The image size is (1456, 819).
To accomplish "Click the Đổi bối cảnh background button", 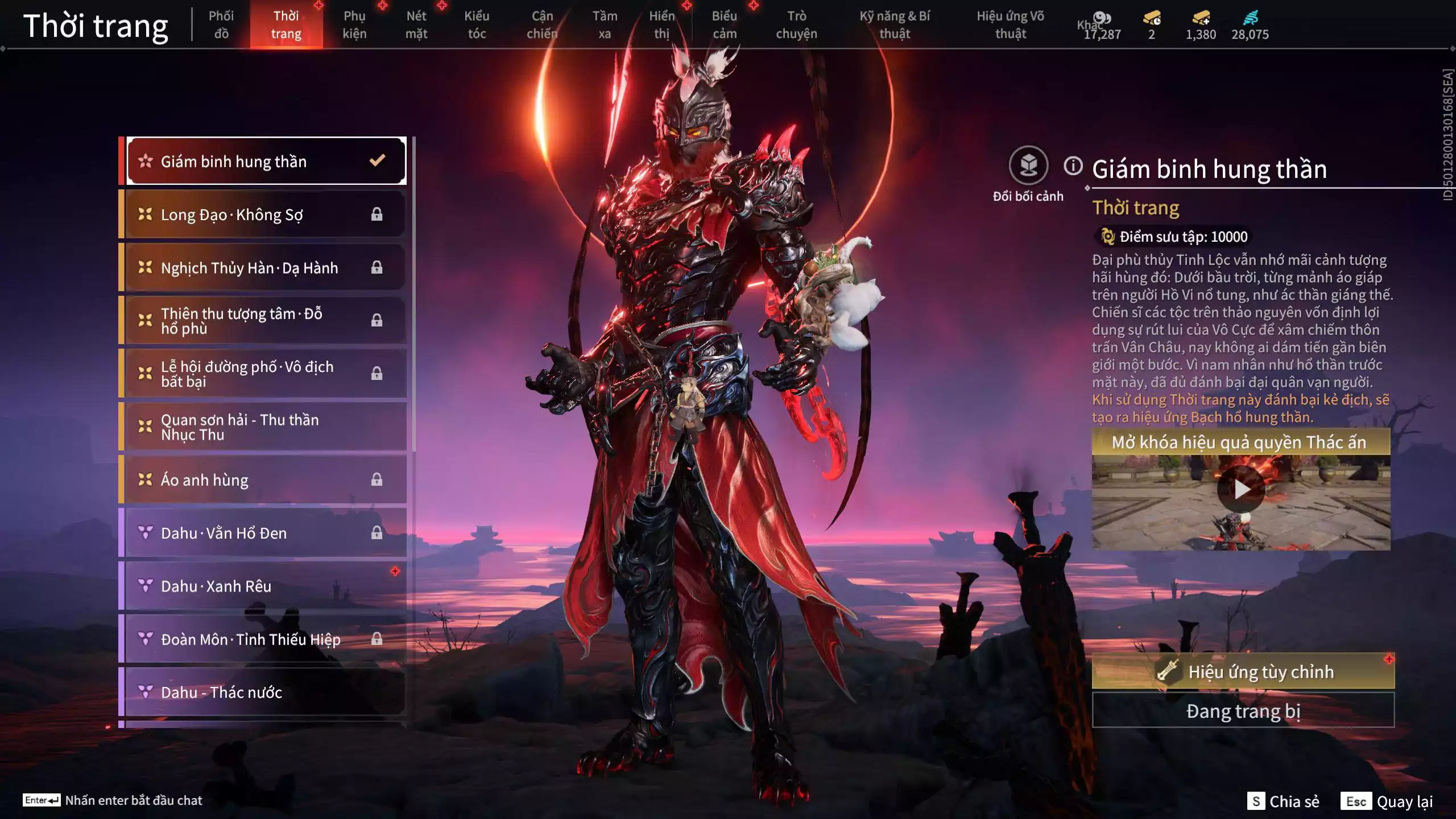I will coord(1028,166).
